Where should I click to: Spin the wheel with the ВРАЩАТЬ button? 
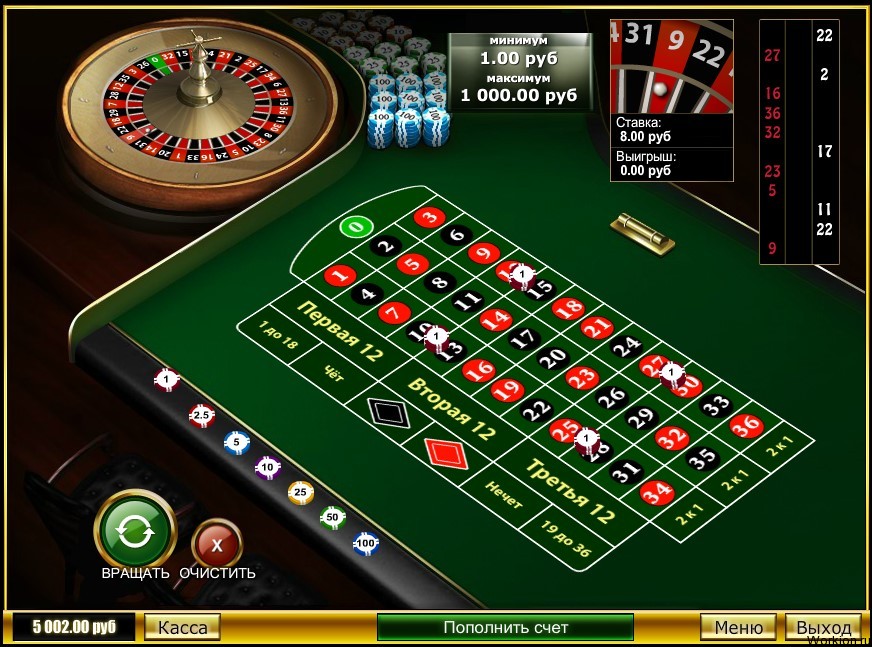point(135,530)
